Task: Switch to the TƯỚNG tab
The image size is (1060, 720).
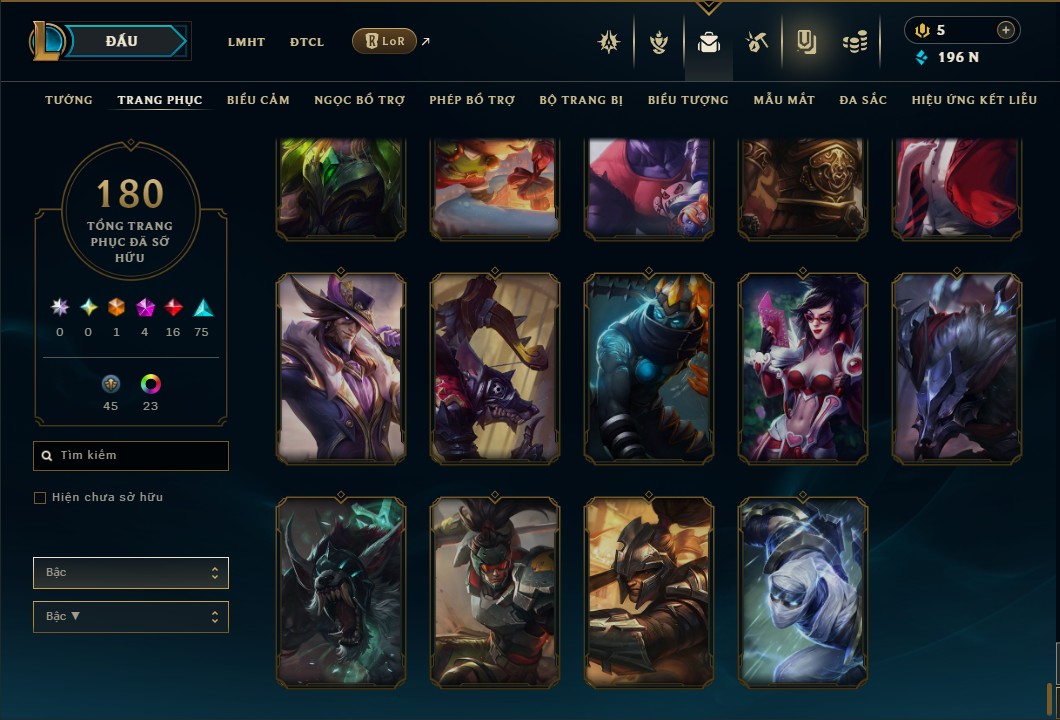Action: tap(69, 100)
